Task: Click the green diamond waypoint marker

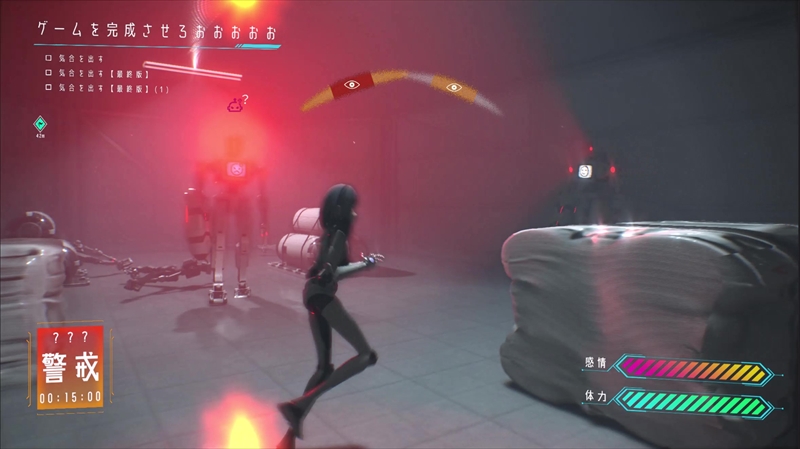Action: (x=40, y=123)
